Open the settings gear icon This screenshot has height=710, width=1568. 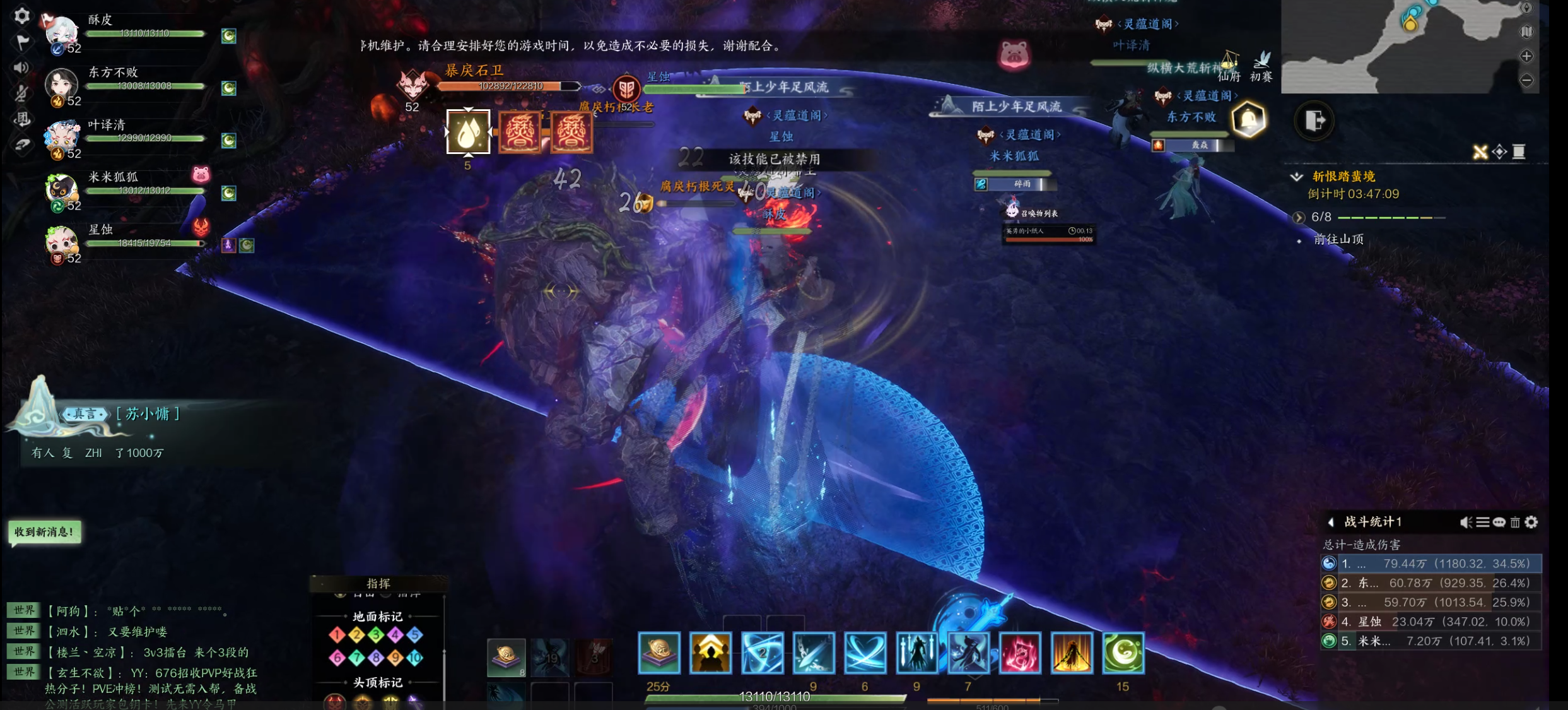(22, 16)
